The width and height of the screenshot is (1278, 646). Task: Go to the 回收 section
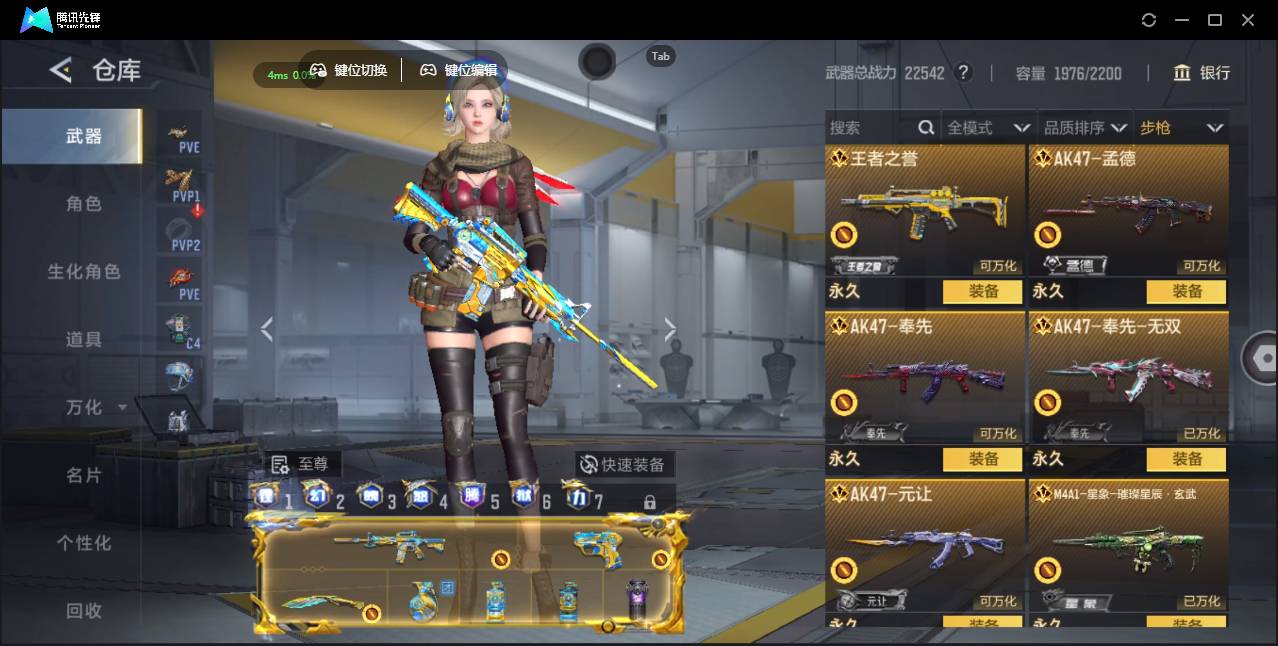83,610
